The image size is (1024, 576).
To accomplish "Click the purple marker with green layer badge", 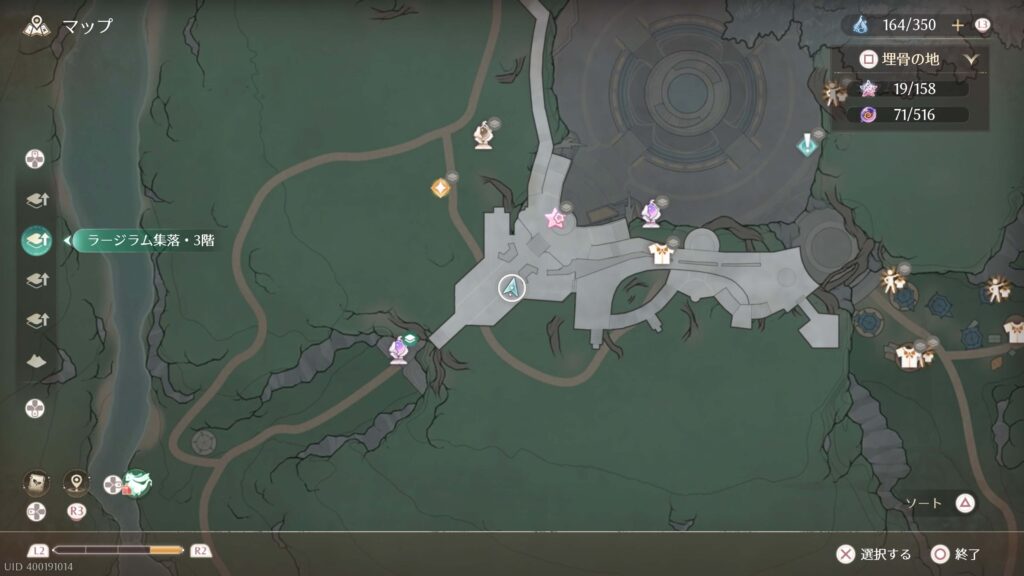I will coord(400,349).
